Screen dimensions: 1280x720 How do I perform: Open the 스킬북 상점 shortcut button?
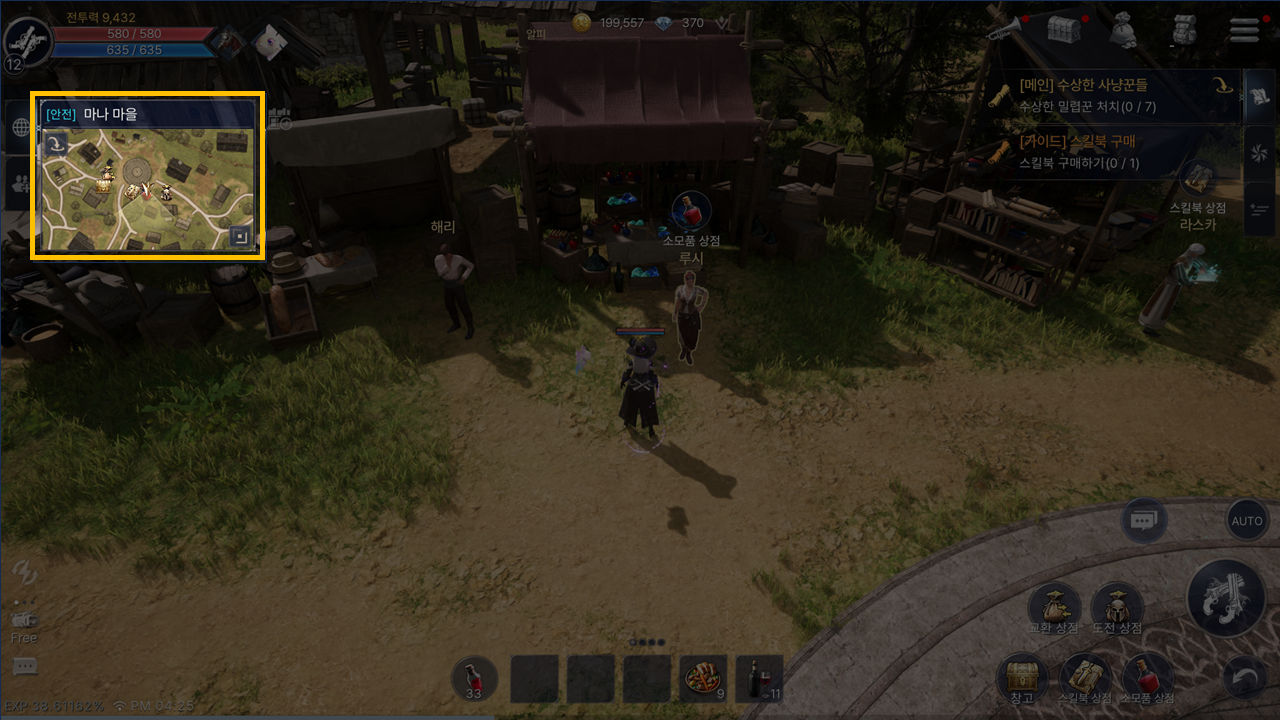tap(1085, 678)
